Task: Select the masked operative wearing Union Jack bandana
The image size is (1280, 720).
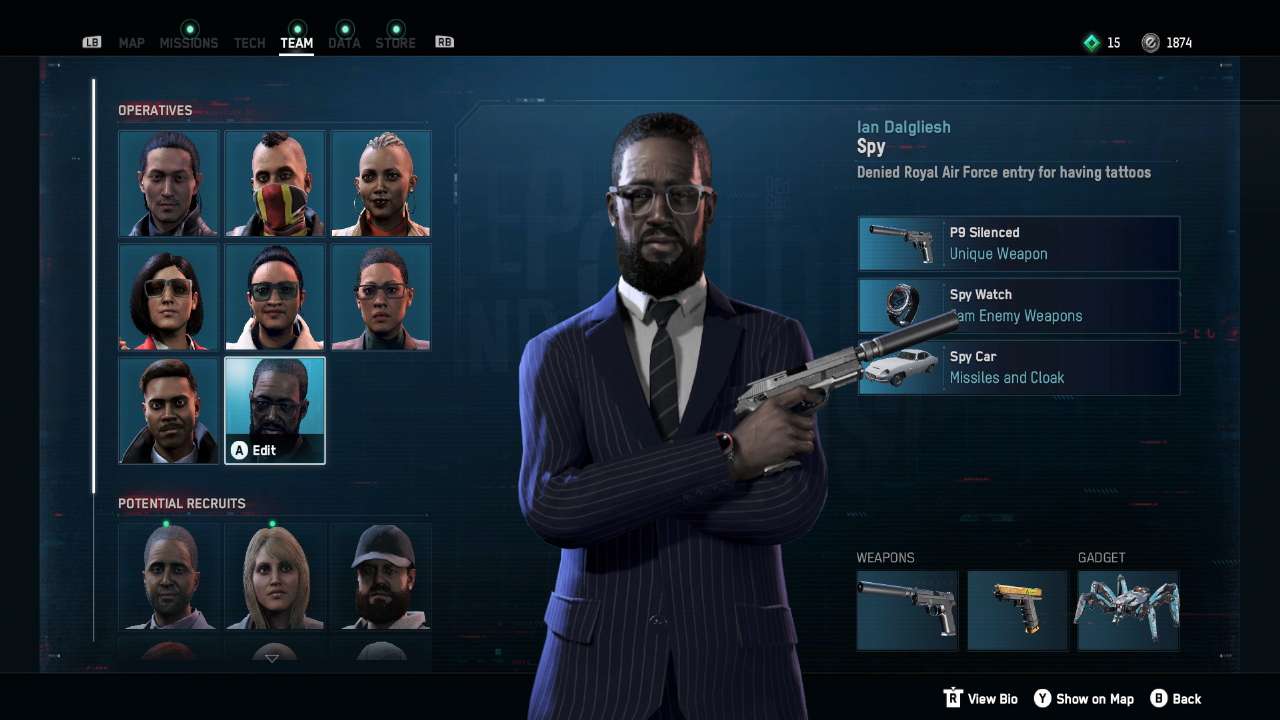Action: coord(274,183)
